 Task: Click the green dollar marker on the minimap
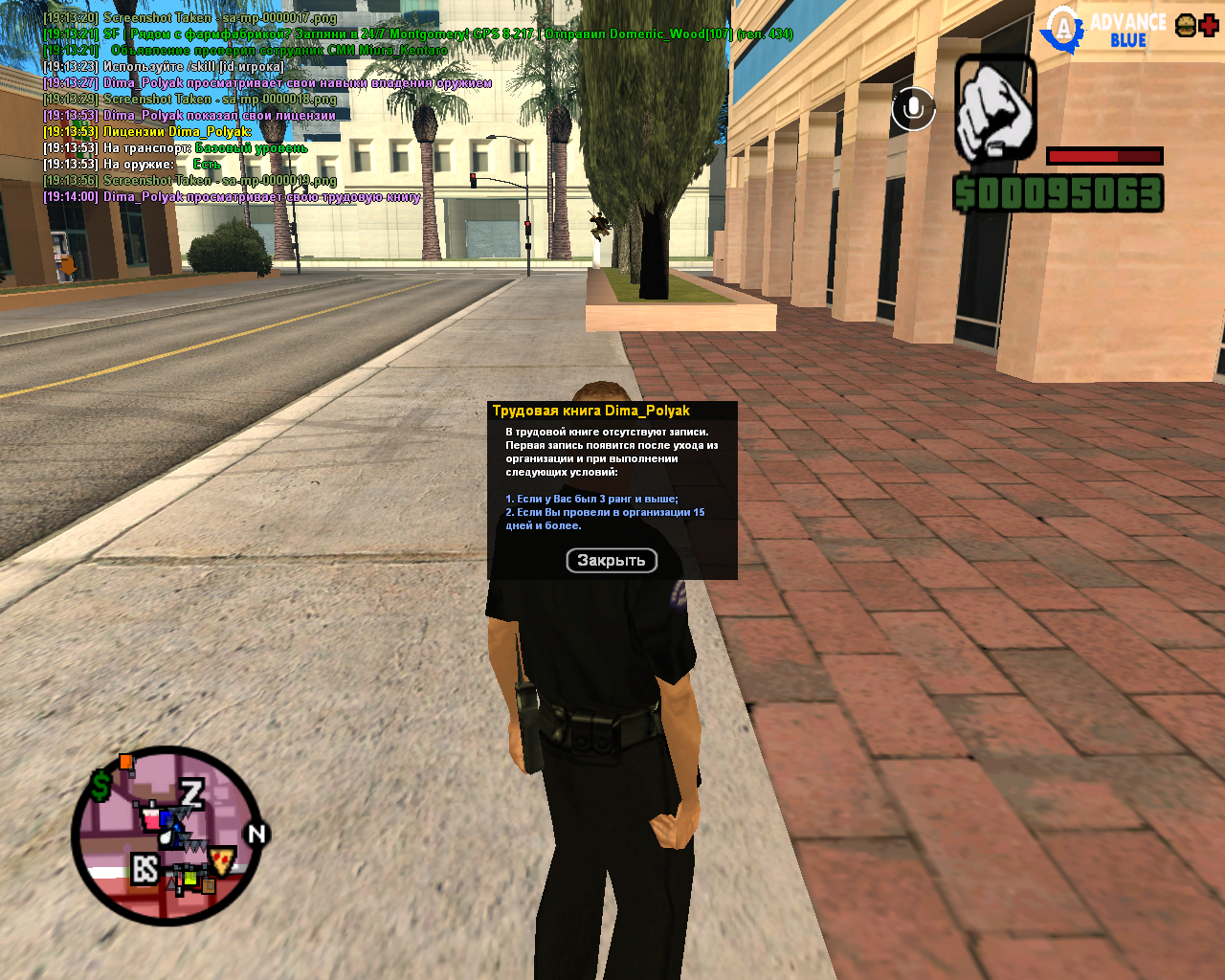coord(101,787)
